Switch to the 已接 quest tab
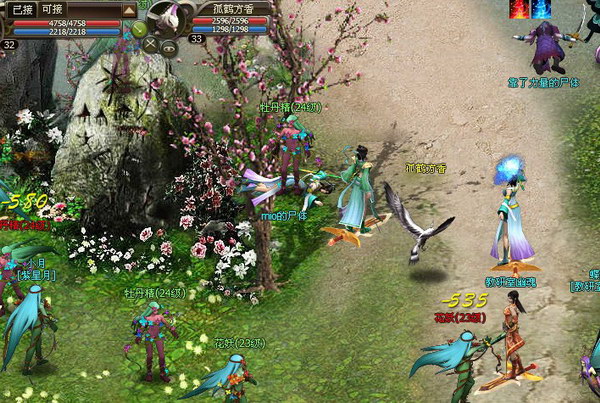Viewport: 600px width, 403px height. [20, 9]
